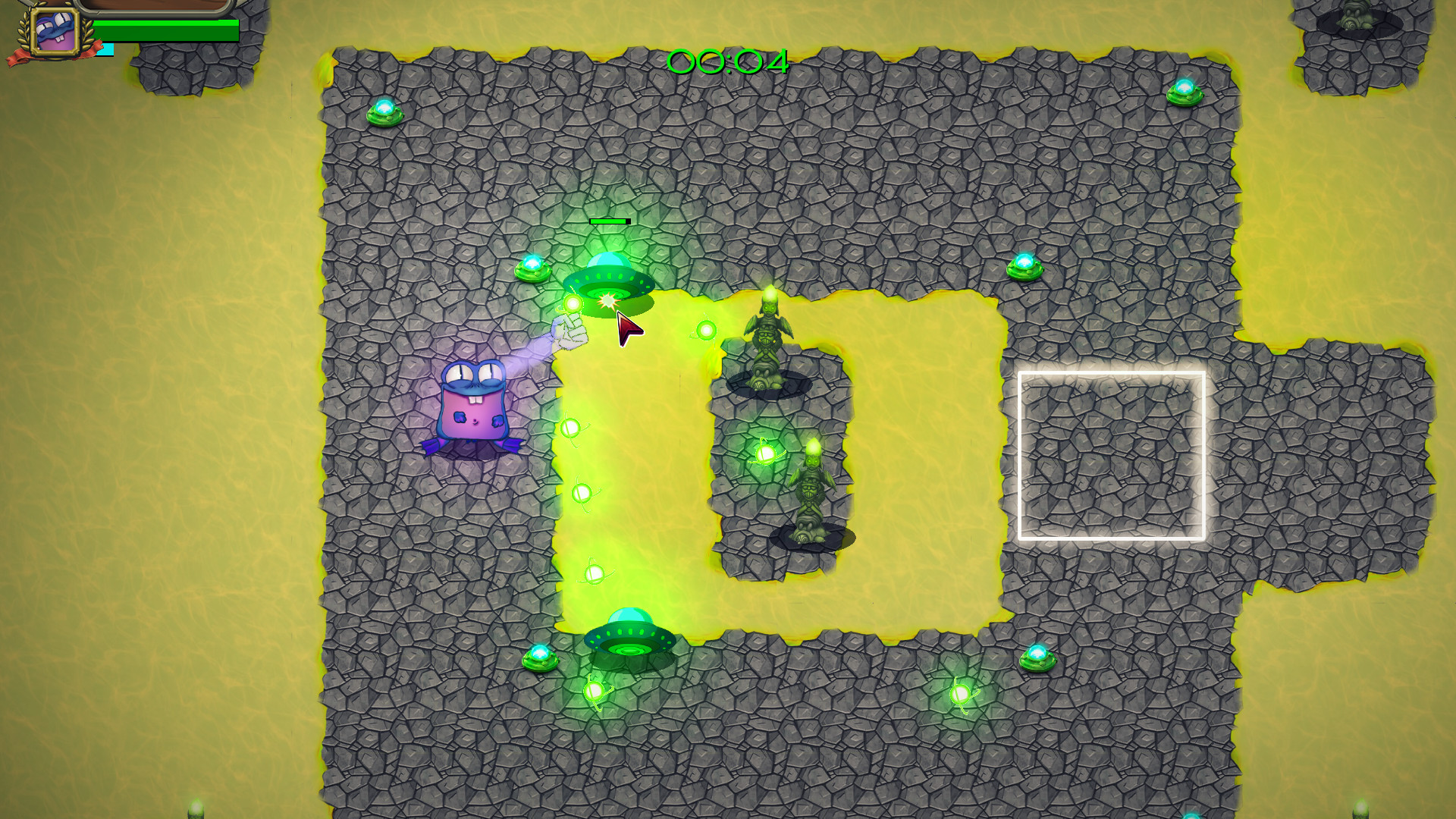The width and height of the screenshot is (1456, 819).
Task: Click the alien totem statue in the upper crater
Action: click(770, 334)
